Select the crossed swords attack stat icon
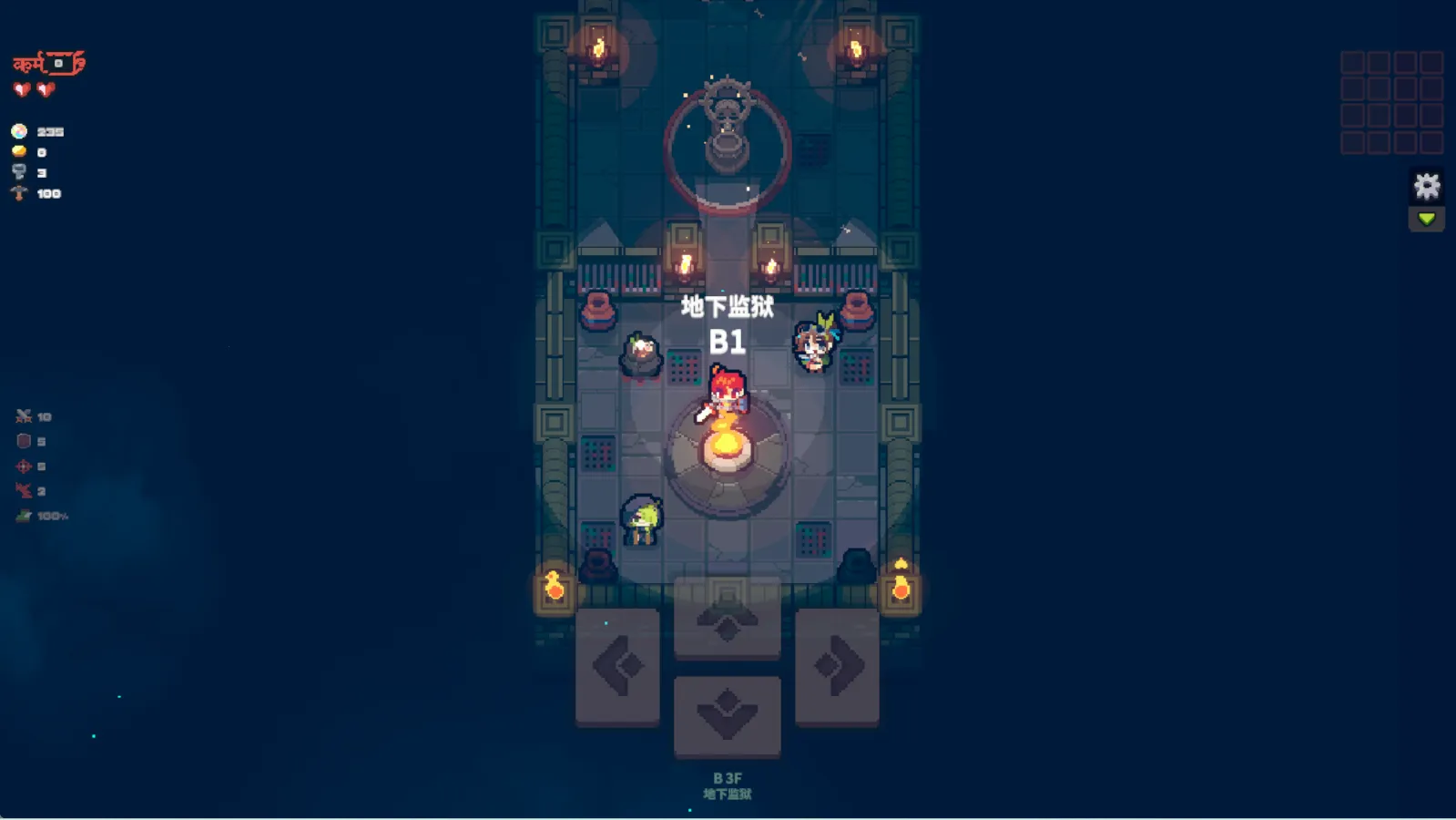Image resolution: width=1456 pixels, height=820 pixels. [x=24, y=415]
